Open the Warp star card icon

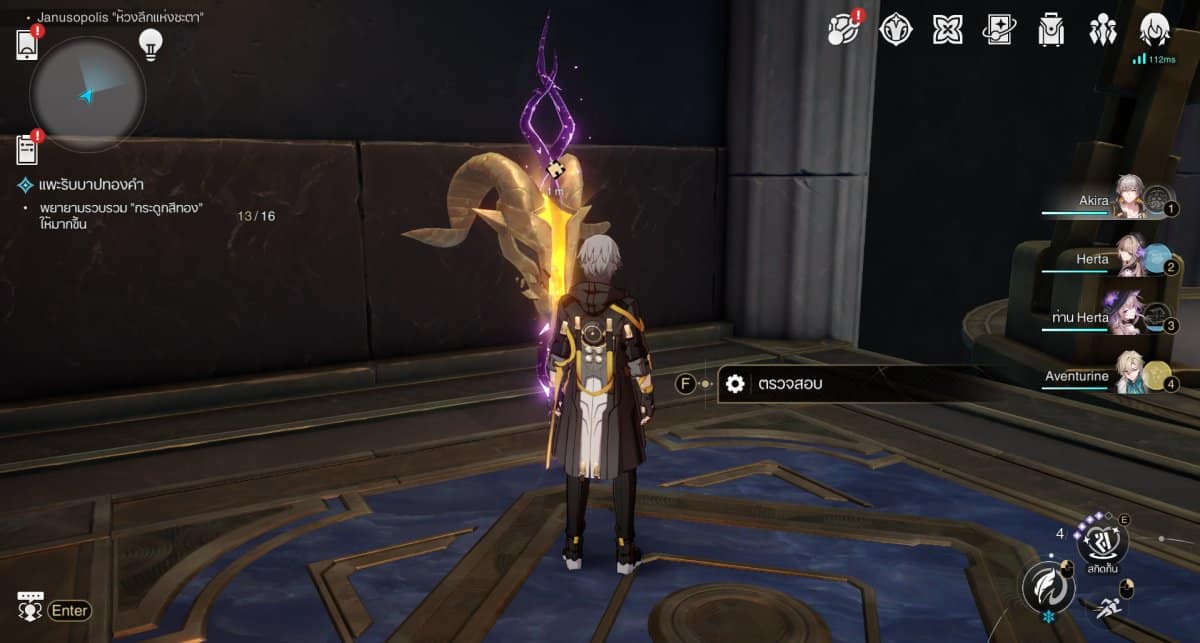999,30
